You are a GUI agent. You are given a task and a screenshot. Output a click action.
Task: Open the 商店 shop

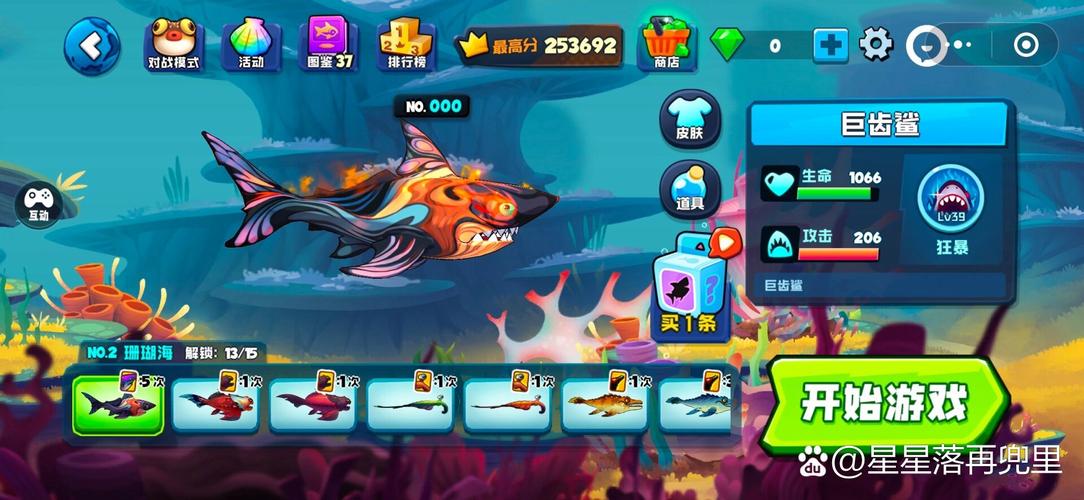point(666,45)
